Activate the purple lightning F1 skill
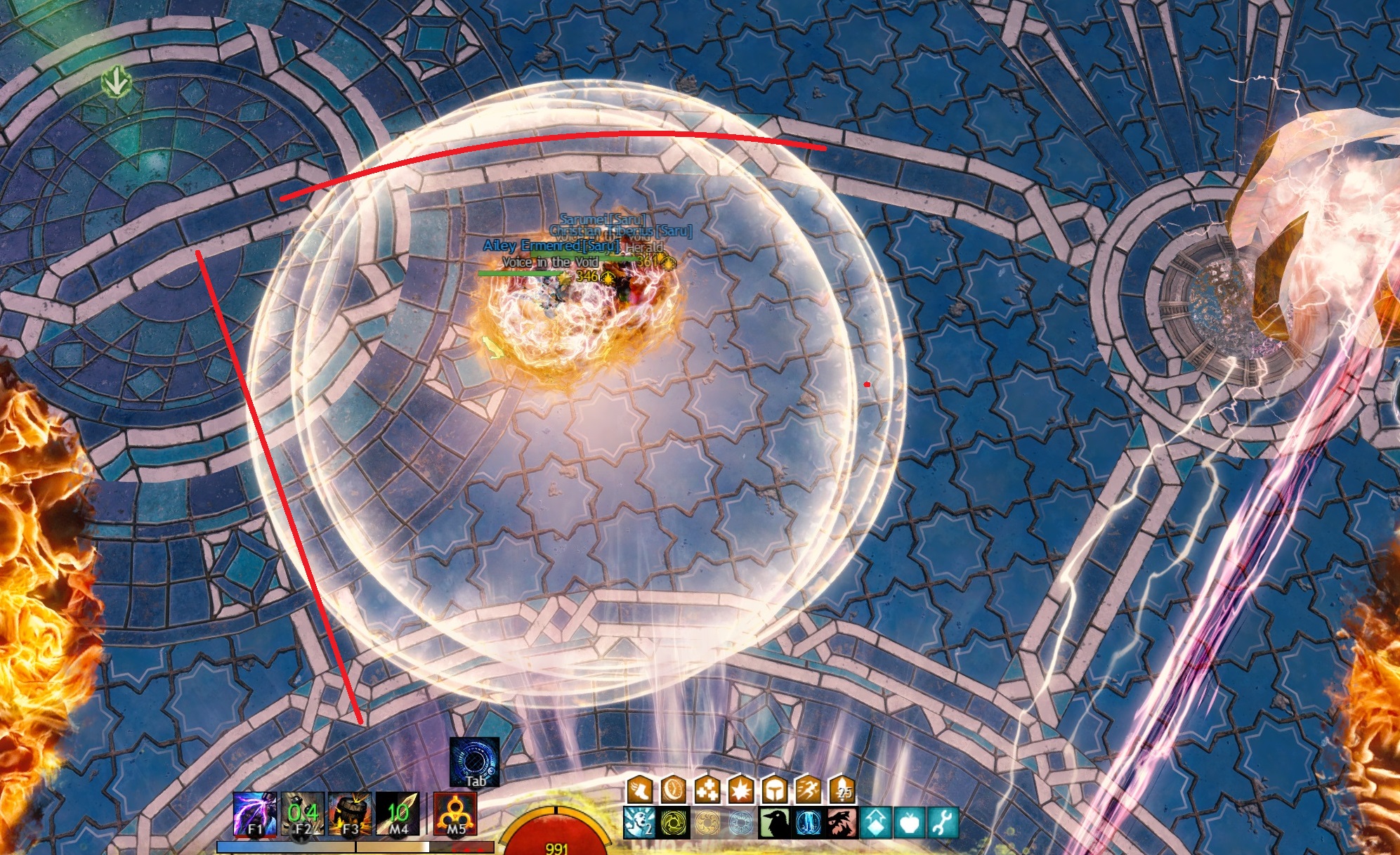Image resolution: width=1400 pixels, height=855 pixels. (x=254, y=814)
